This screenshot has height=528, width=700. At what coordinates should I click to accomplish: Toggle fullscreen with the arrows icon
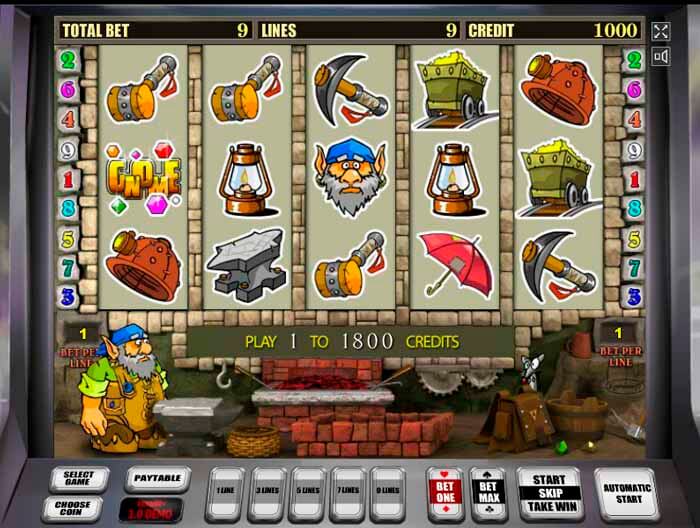(x=659, y=31)
